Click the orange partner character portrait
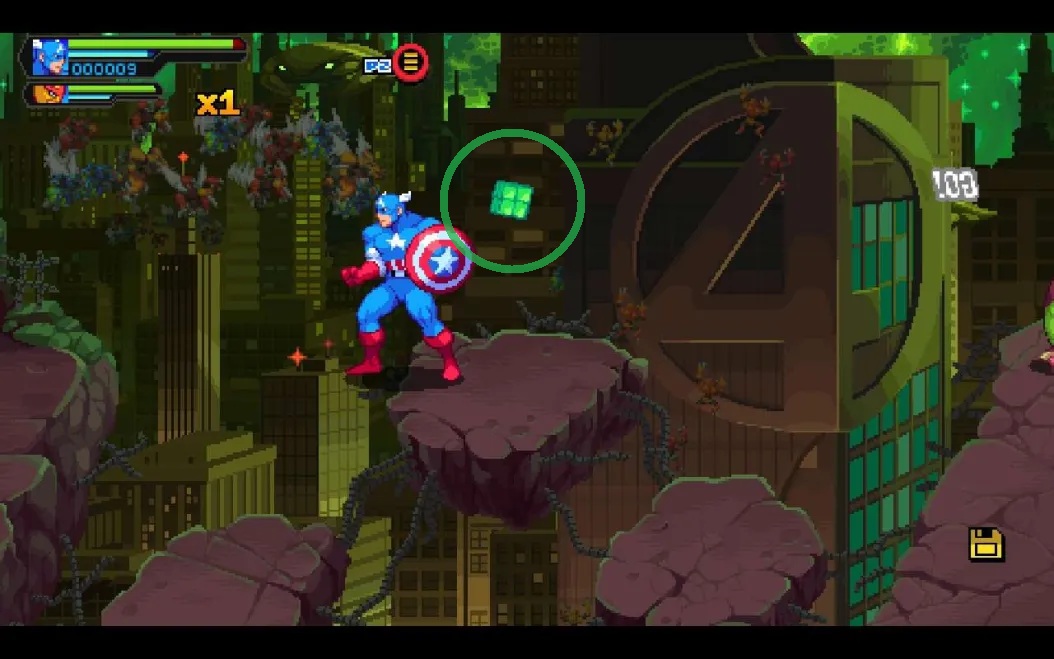Viewport: 1054px width, 659px height. [x=44, y=94]
